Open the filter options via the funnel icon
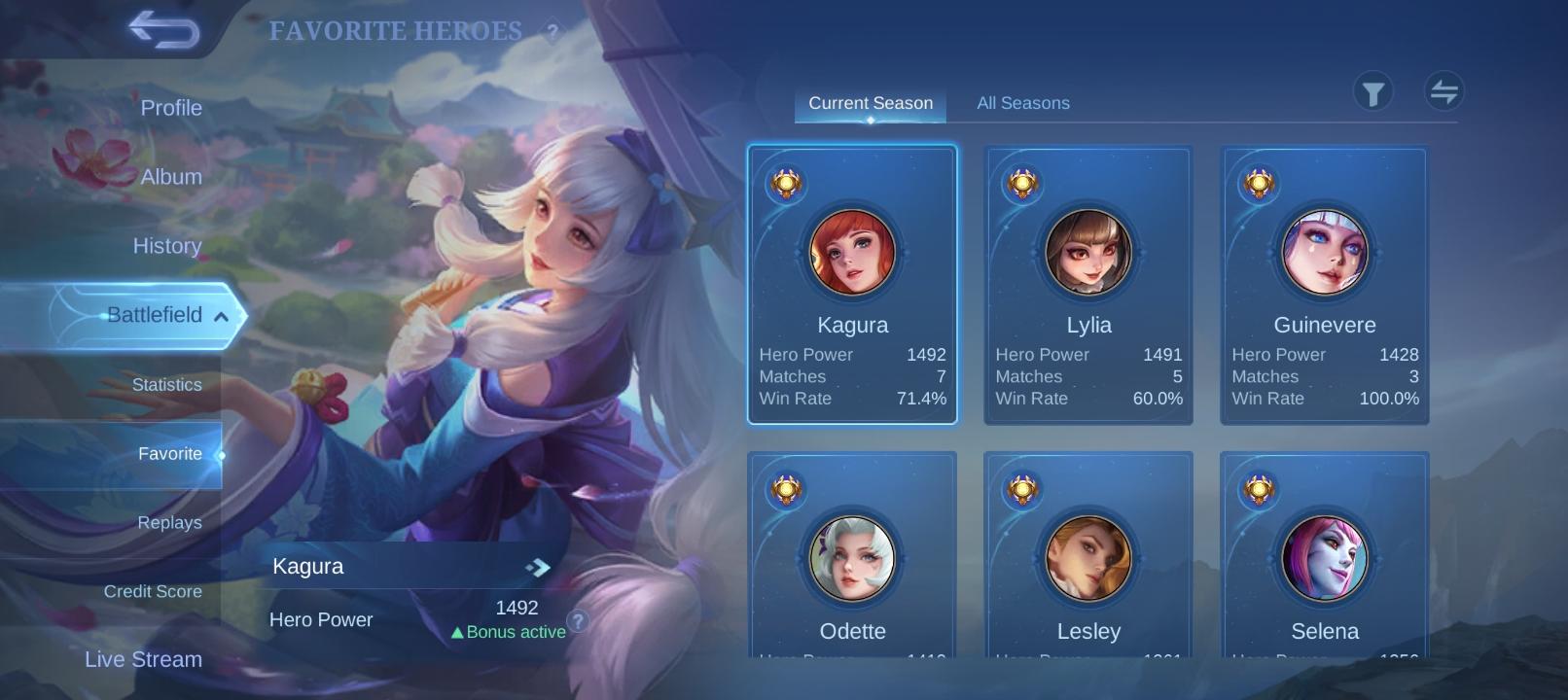The height and width of the screenshot is (700, 1568). (1373, 91)
